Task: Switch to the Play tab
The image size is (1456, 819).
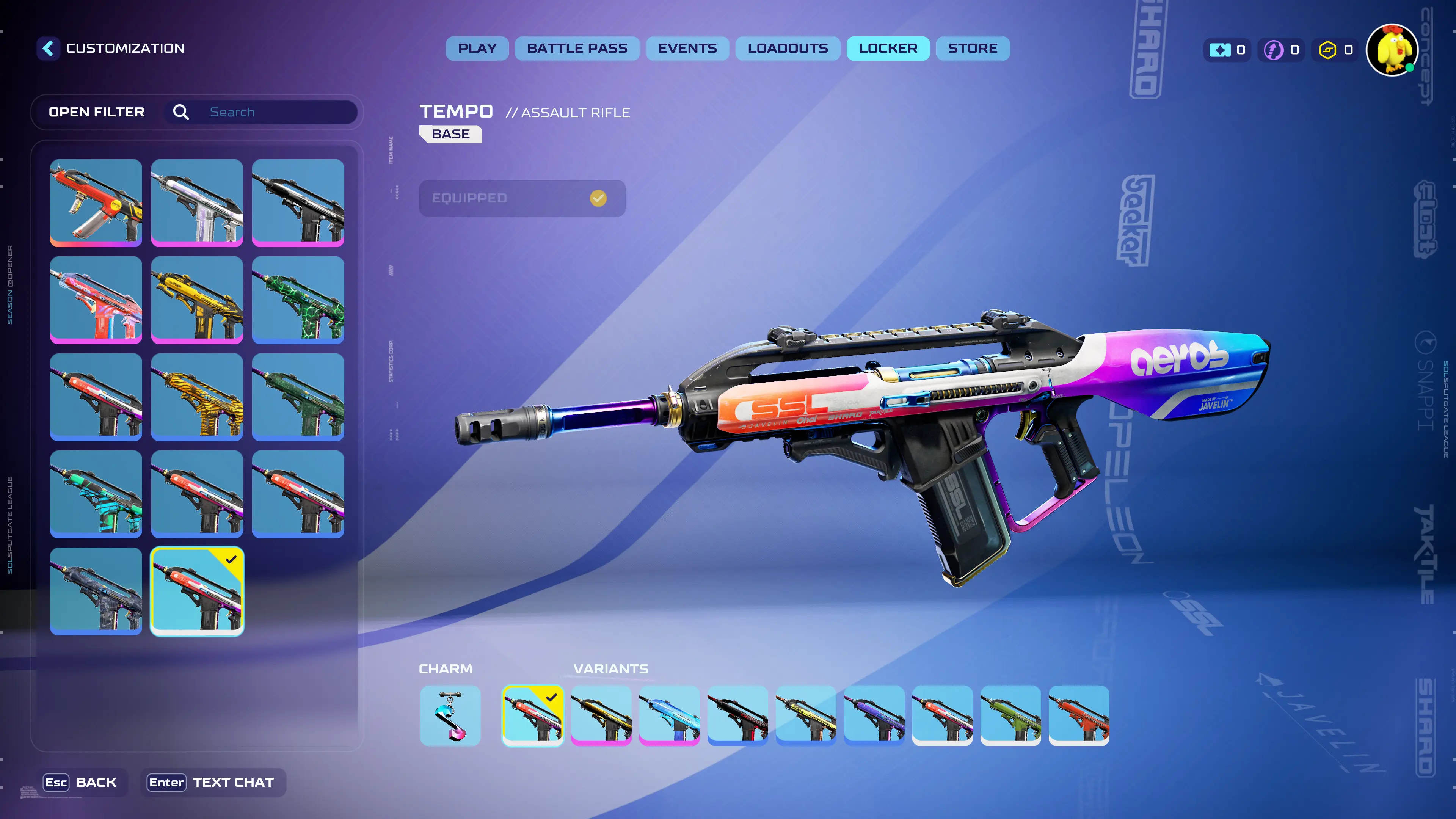Action: (x=477, y=49)
